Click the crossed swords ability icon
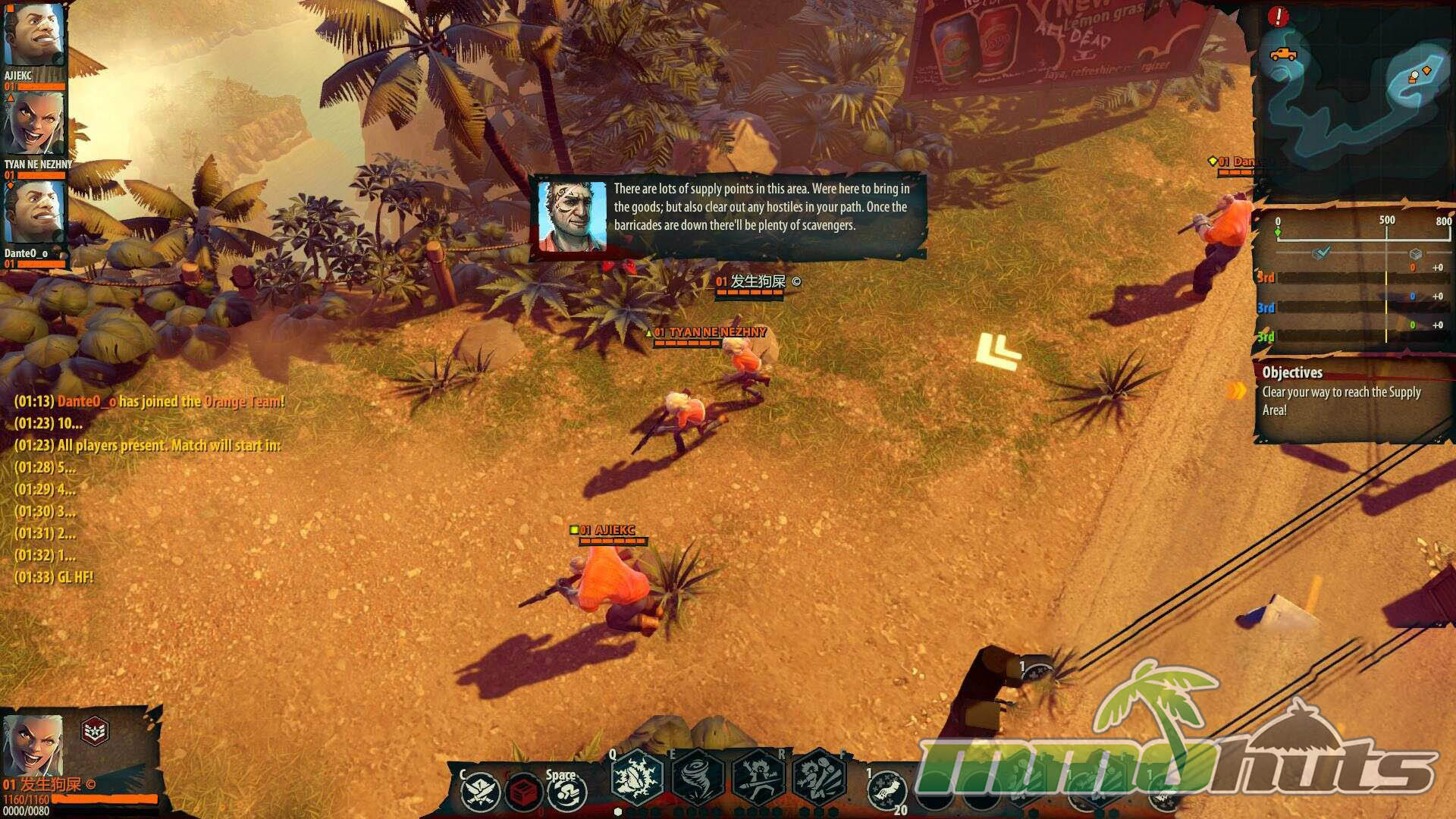The height and width of the screenshot is (819, 1456). point(480,792)
